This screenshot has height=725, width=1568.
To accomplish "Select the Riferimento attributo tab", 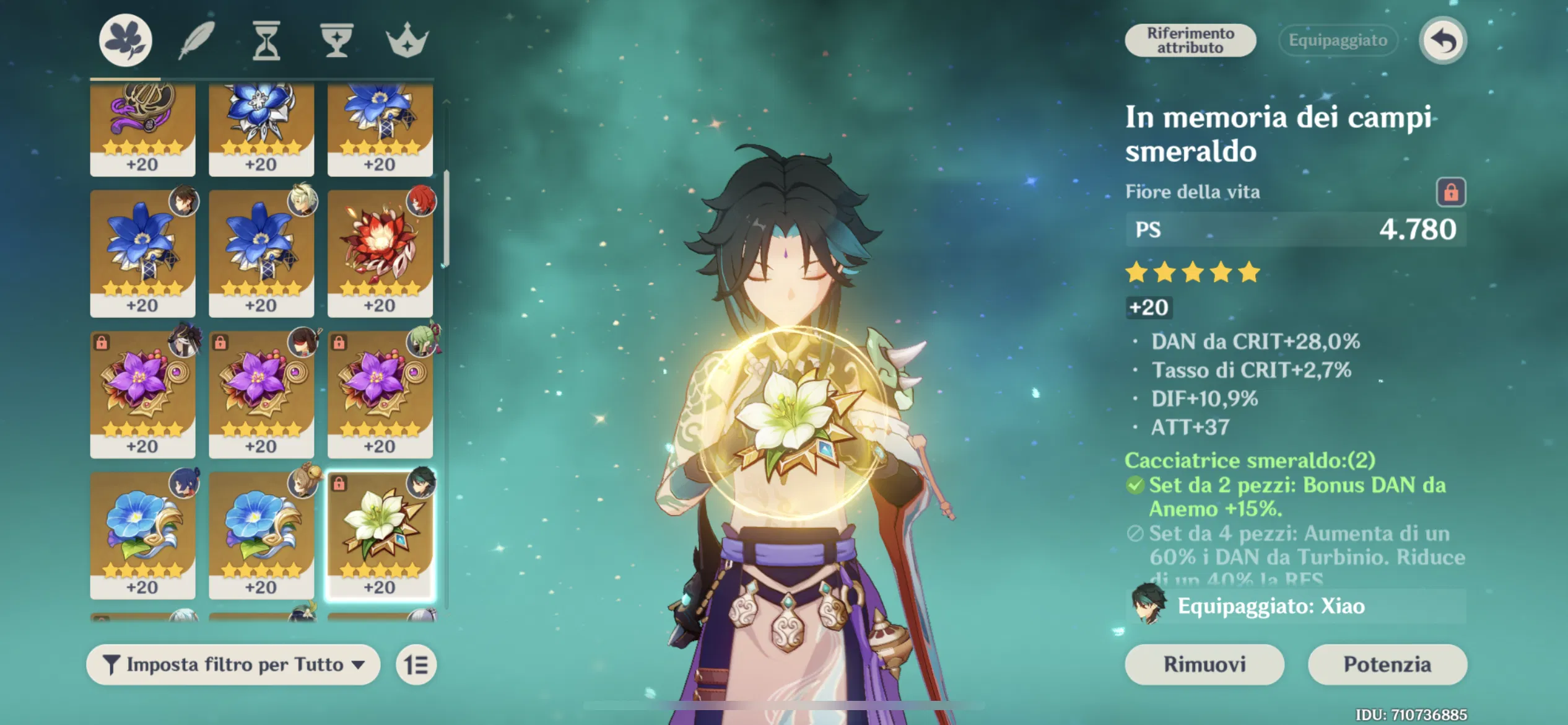I will click(1190, 40).
